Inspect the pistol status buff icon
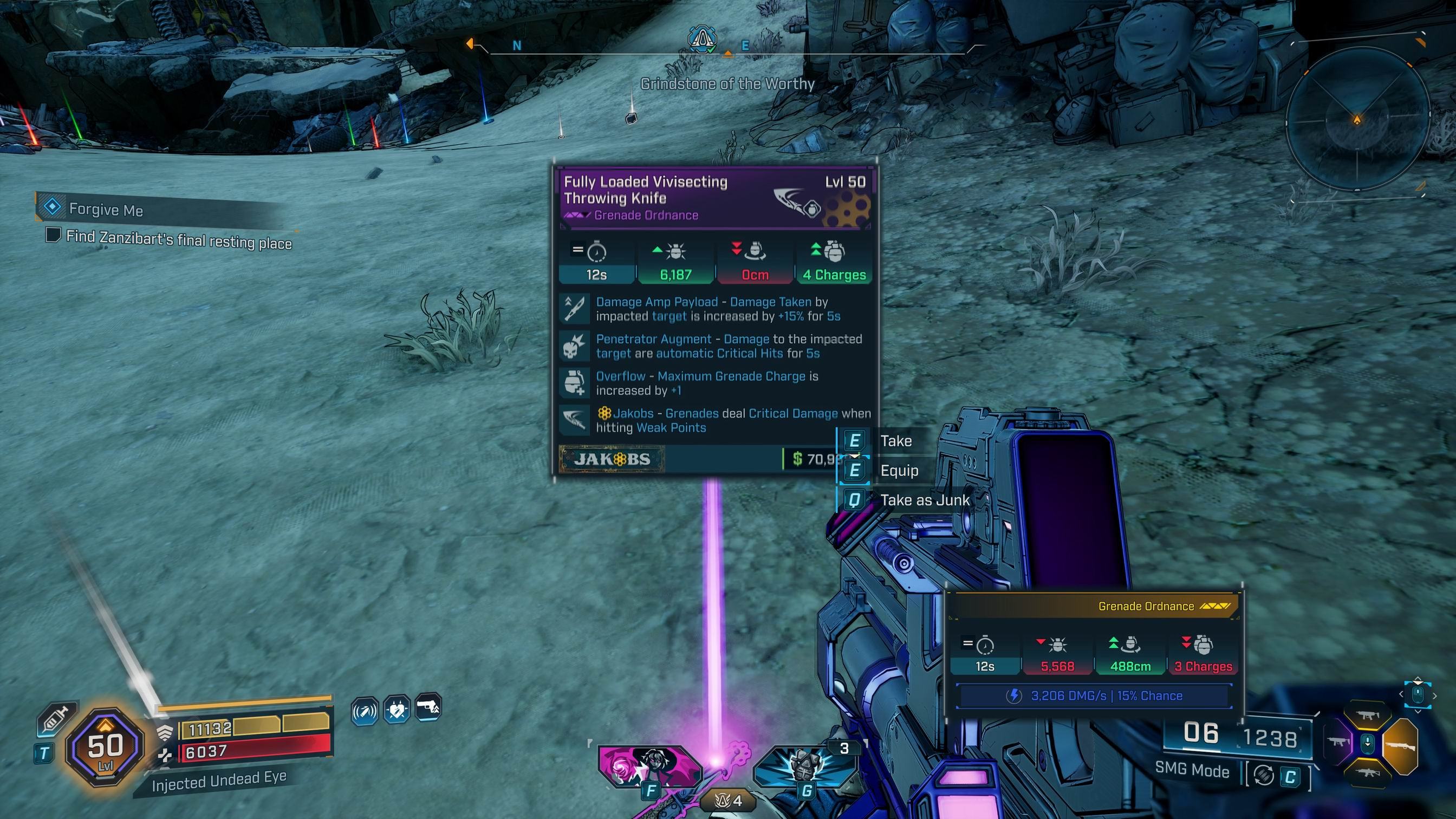The image size is (1456, 819). [x=428, y=707]
